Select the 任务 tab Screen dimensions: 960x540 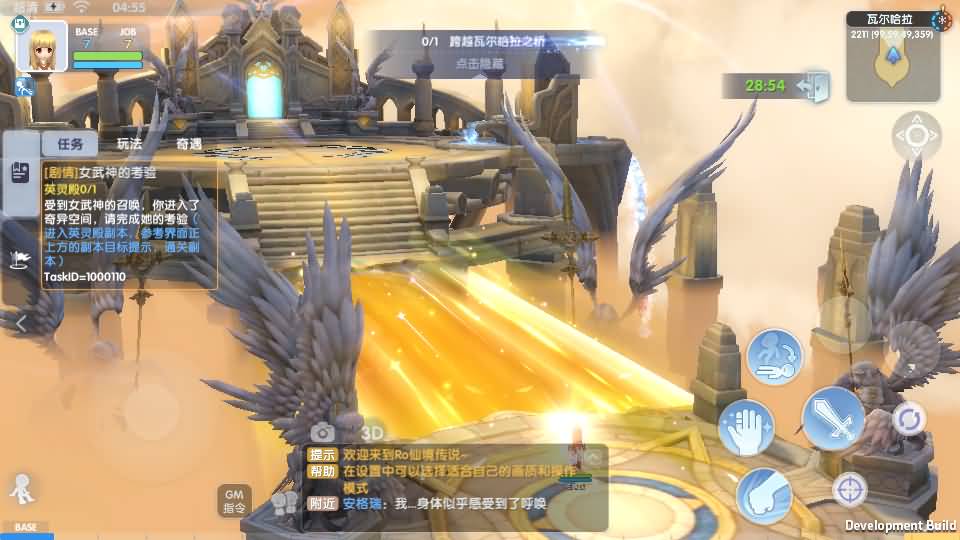[69, 144]
